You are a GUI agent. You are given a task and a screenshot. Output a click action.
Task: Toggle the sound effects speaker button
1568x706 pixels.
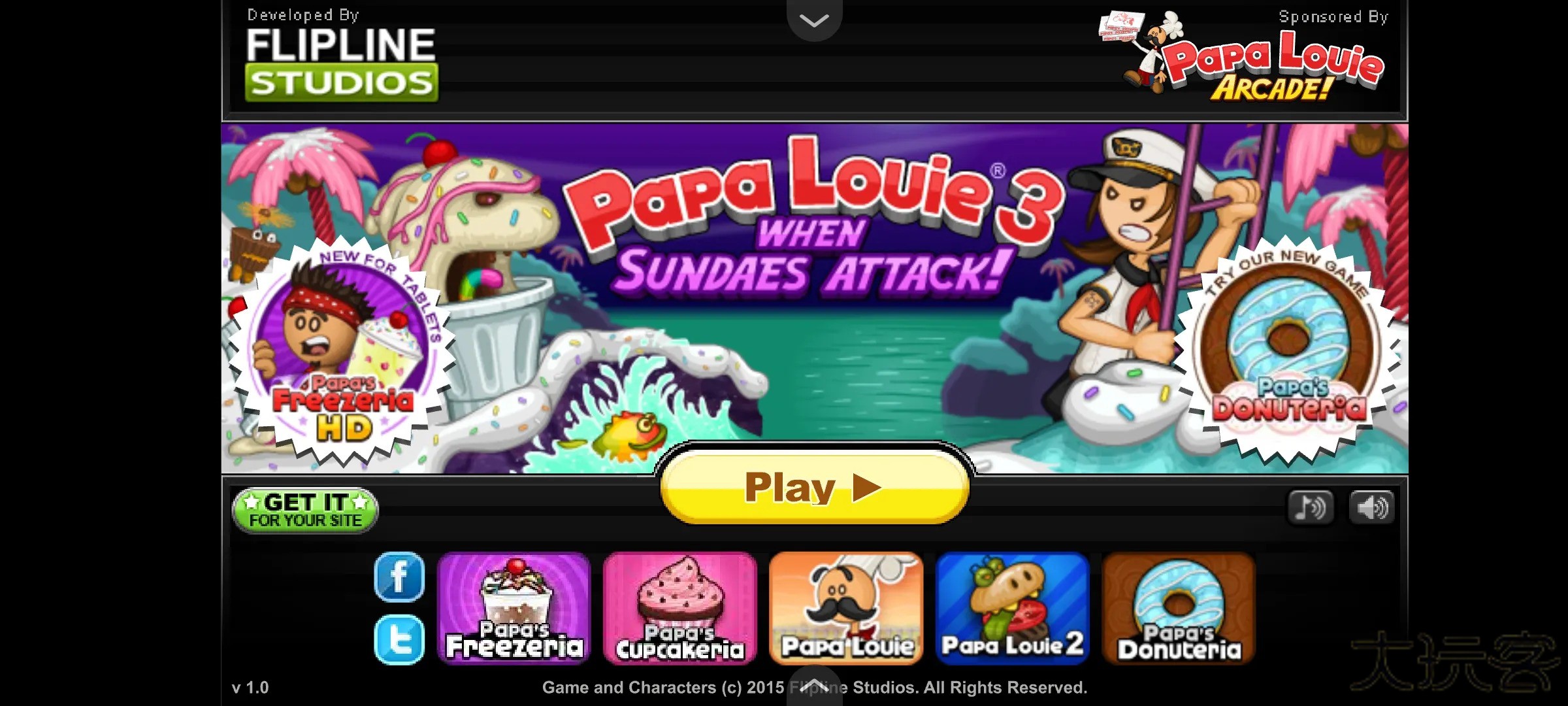point(1371,507)
